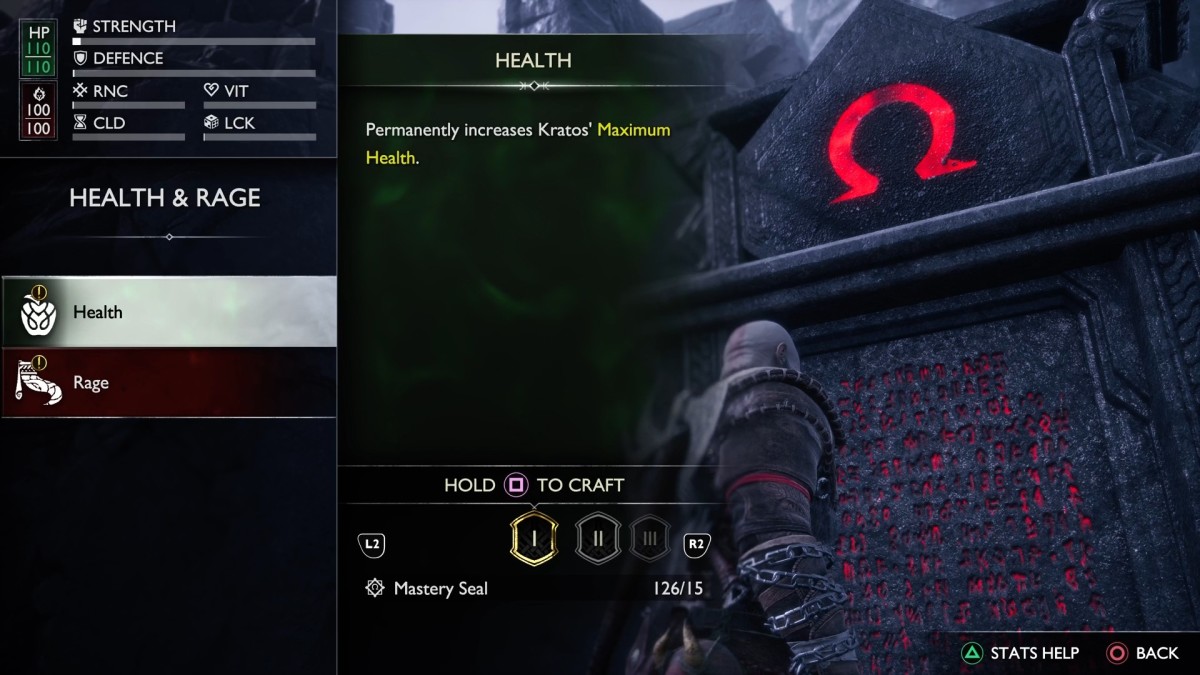Select the Health upgrade entry

(x=168, y=312)
